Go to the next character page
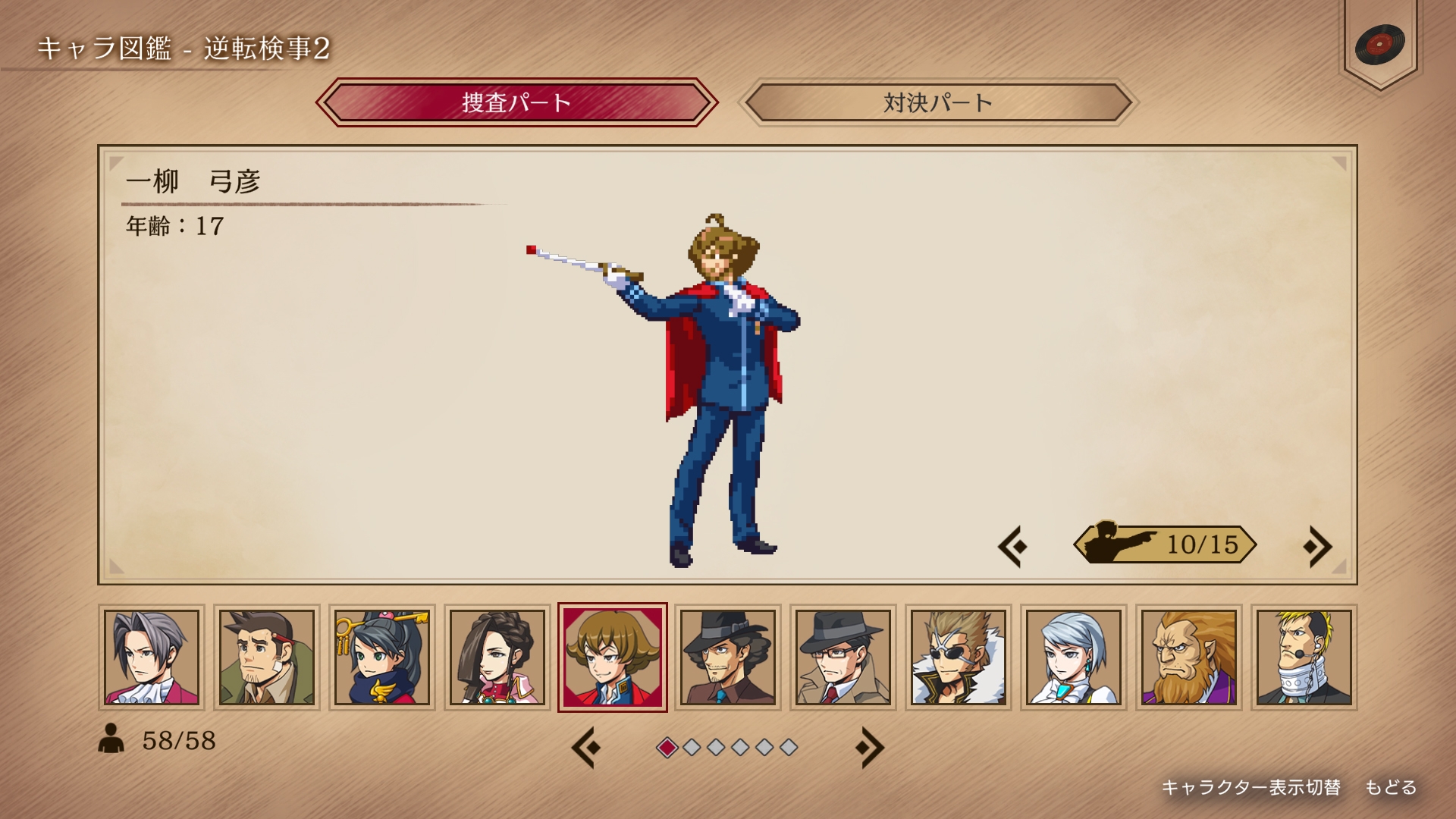 coord(869,748)
